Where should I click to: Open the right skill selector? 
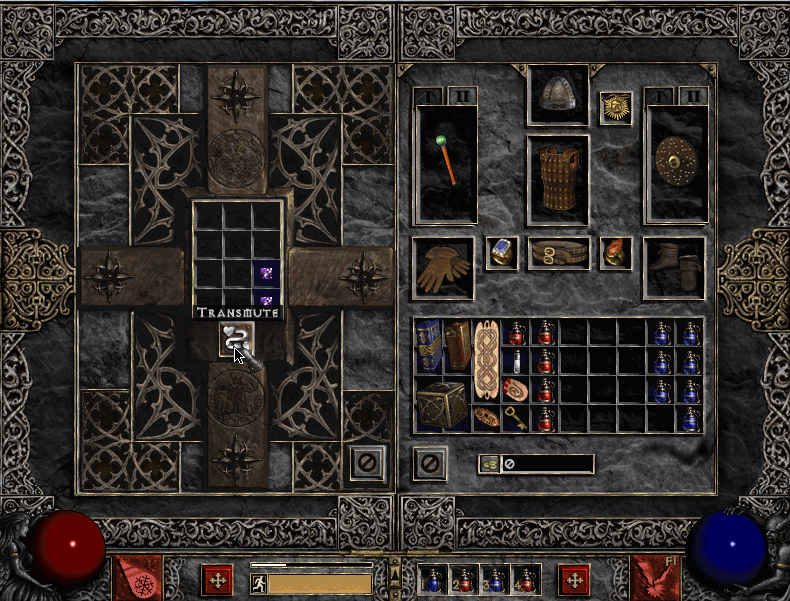653,579
